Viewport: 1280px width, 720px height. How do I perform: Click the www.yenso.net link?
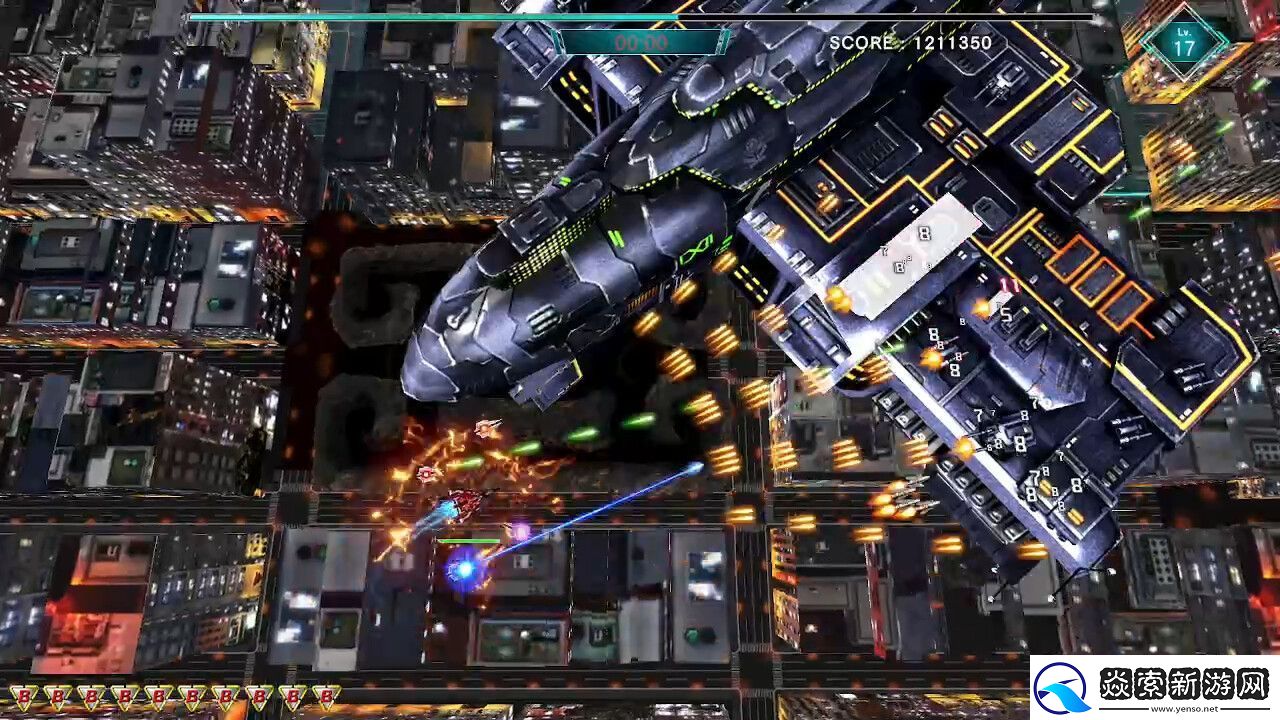click(1184, 709)
